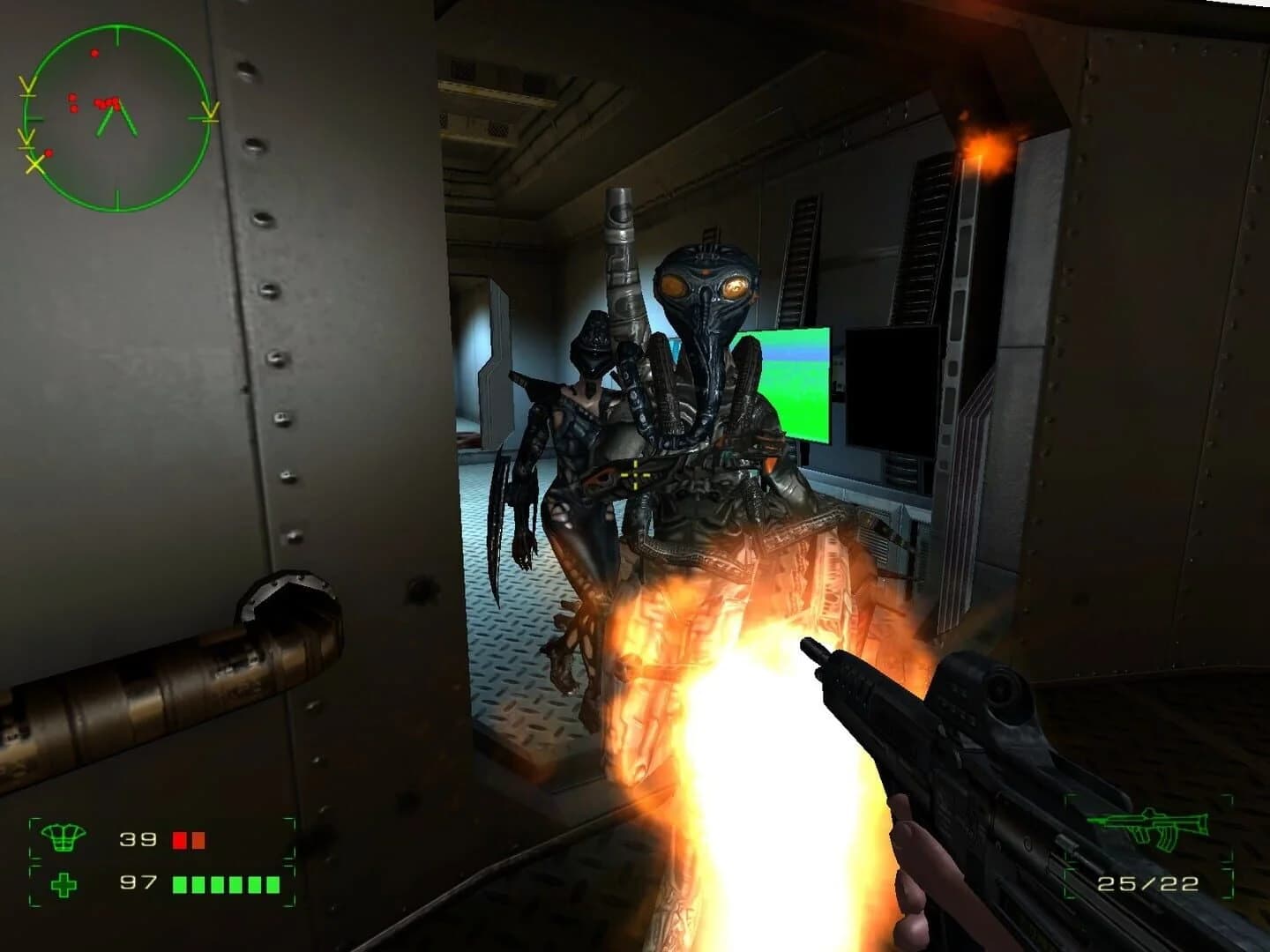Screen dimensions: 1270x952
Task: Click the crosshair at screen center
Action: pyautogui.click(x=635, y=476)
